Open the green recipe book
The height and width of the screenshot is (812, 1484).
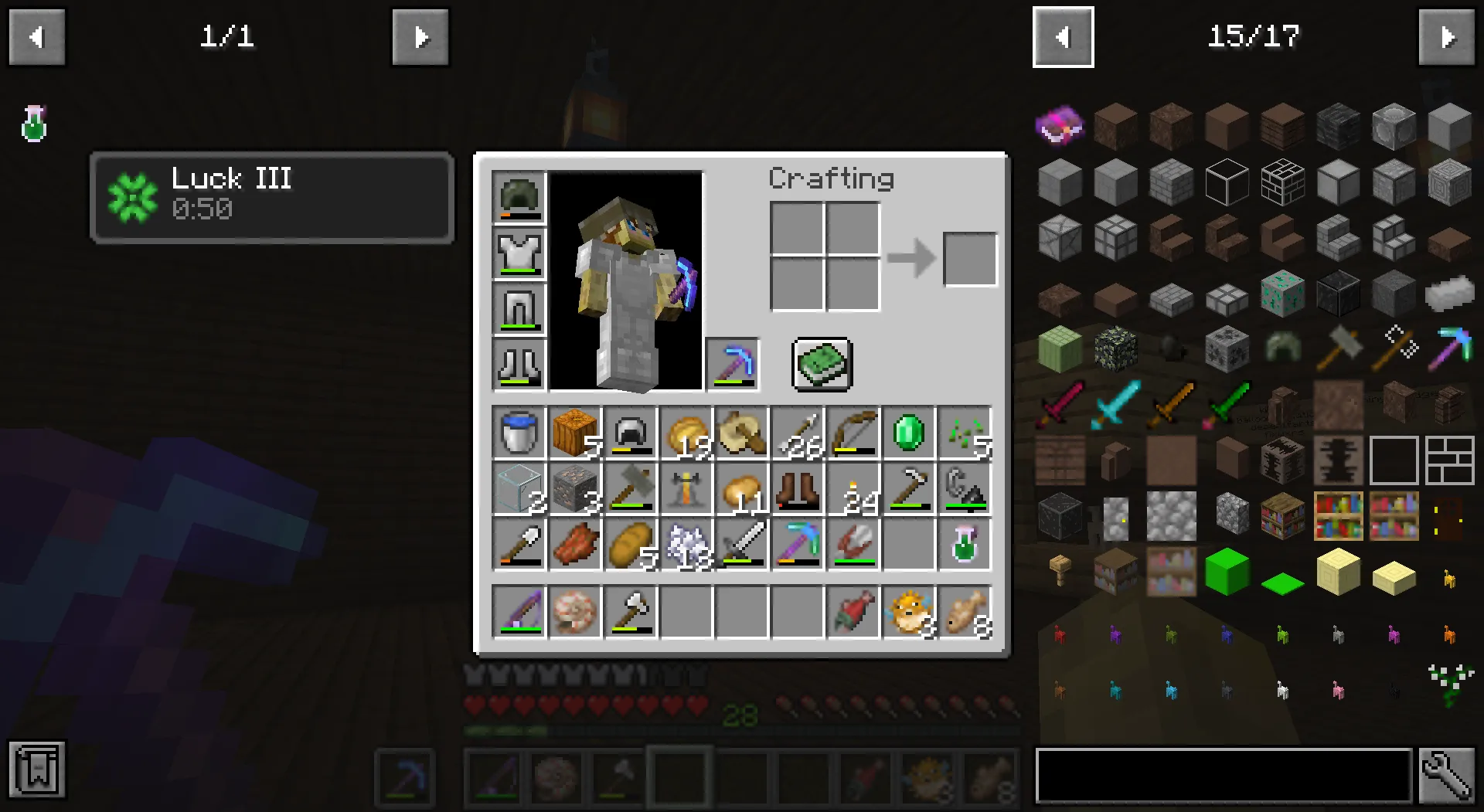(822, 365)
